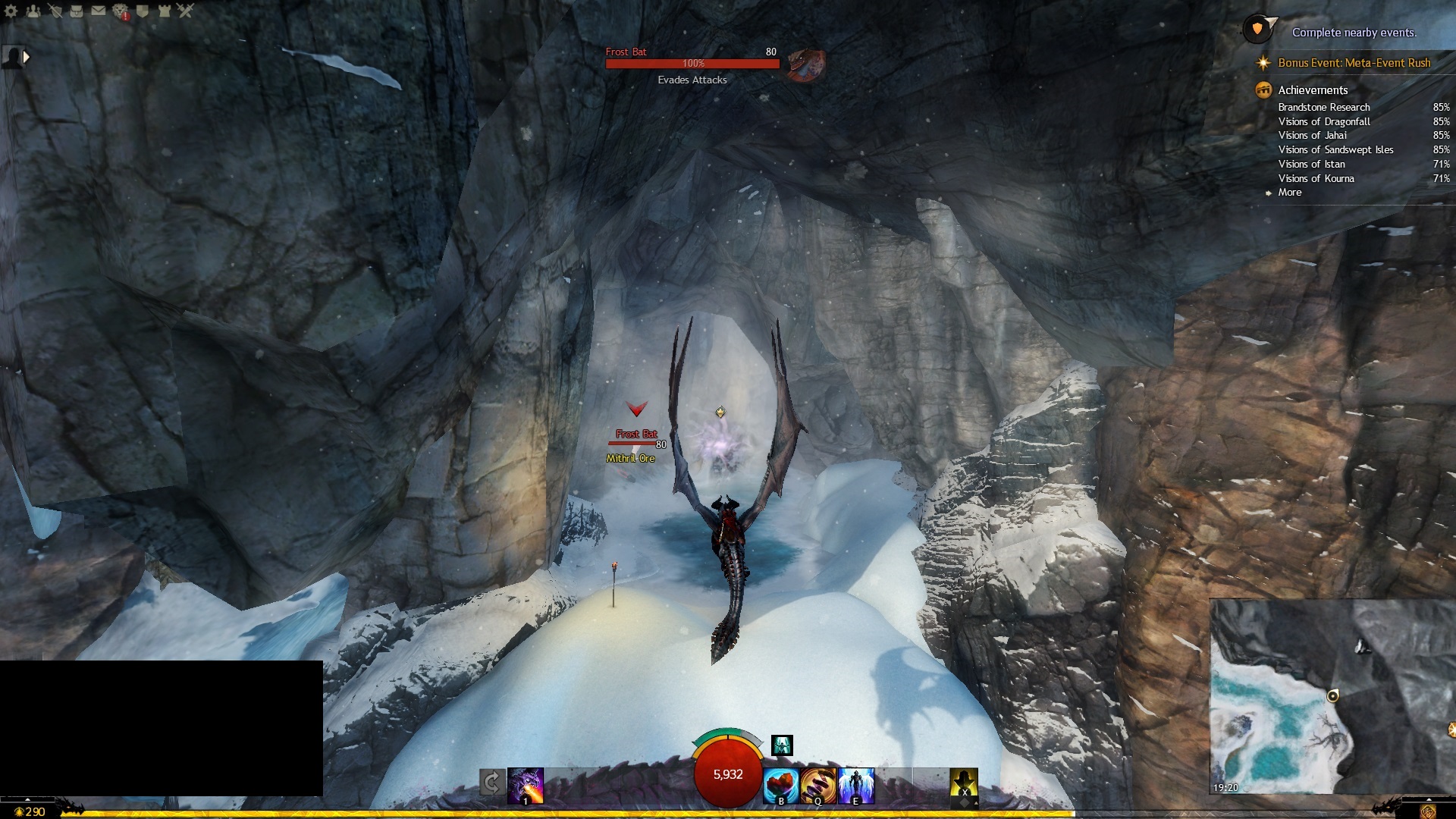Screen dimensions: 1456x819
Task: Use the winged figure skill
Action: click(x=856, y=786)
